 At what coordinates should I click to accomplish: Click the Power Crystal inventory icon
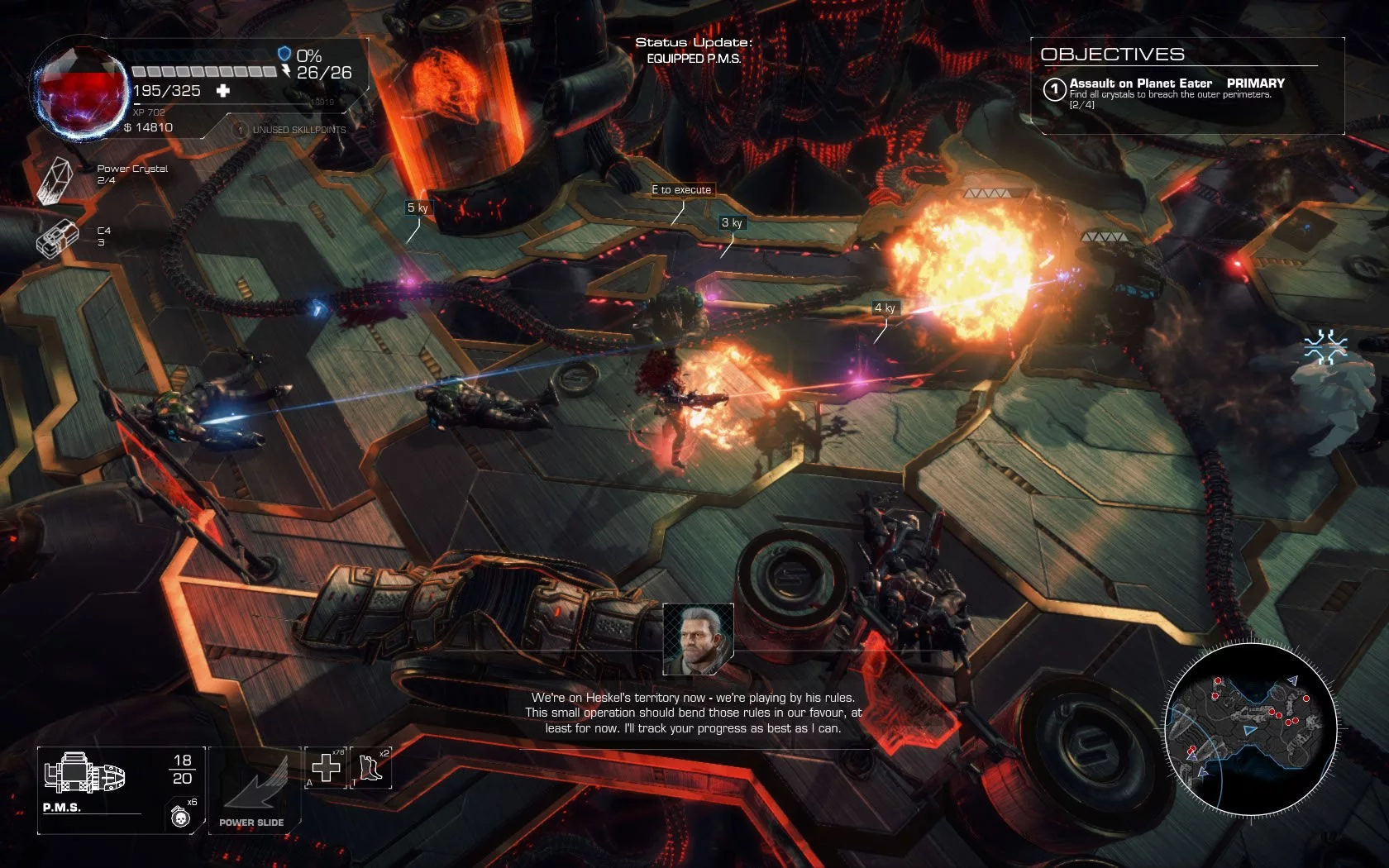(x=55, y=179)
